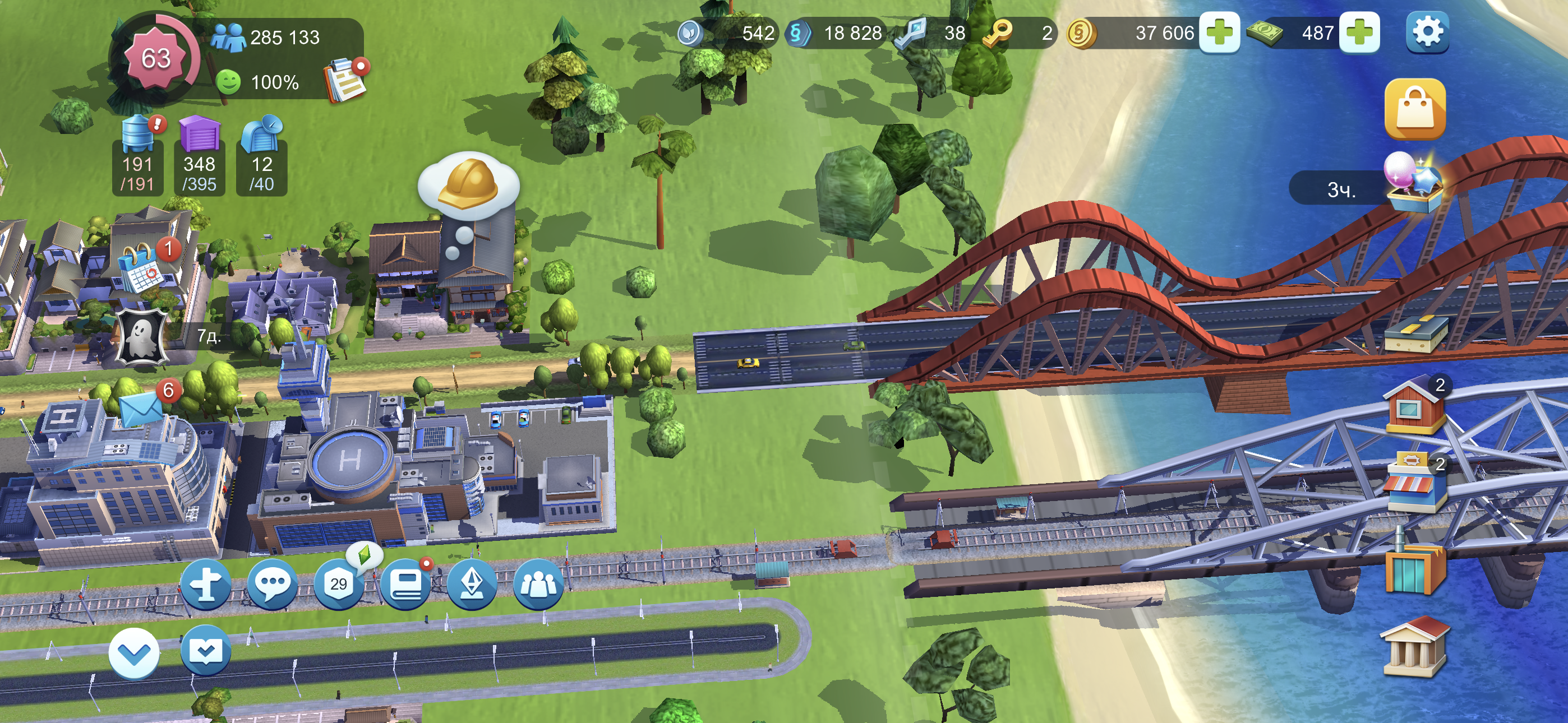Open the shopping bag store

[x=1414, y=109]
